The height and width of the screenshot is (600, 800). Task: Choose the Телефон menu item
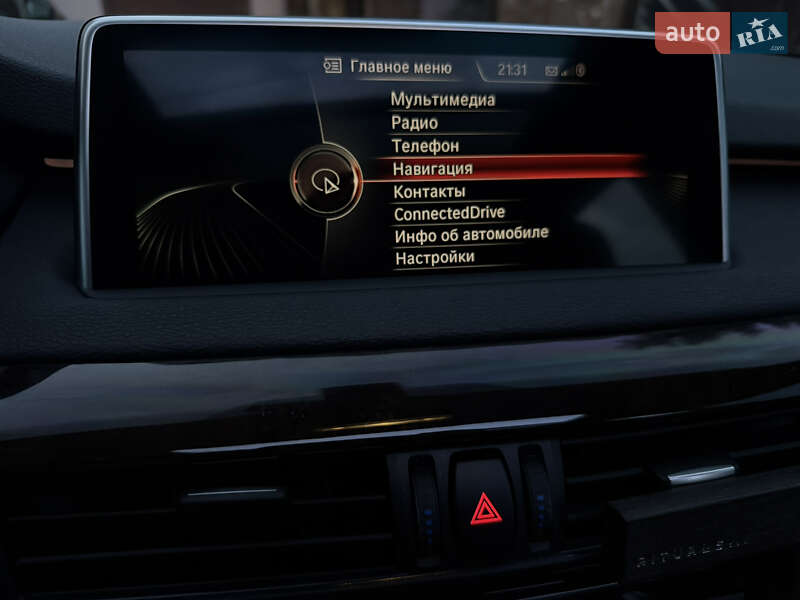(x=426, y=146)
